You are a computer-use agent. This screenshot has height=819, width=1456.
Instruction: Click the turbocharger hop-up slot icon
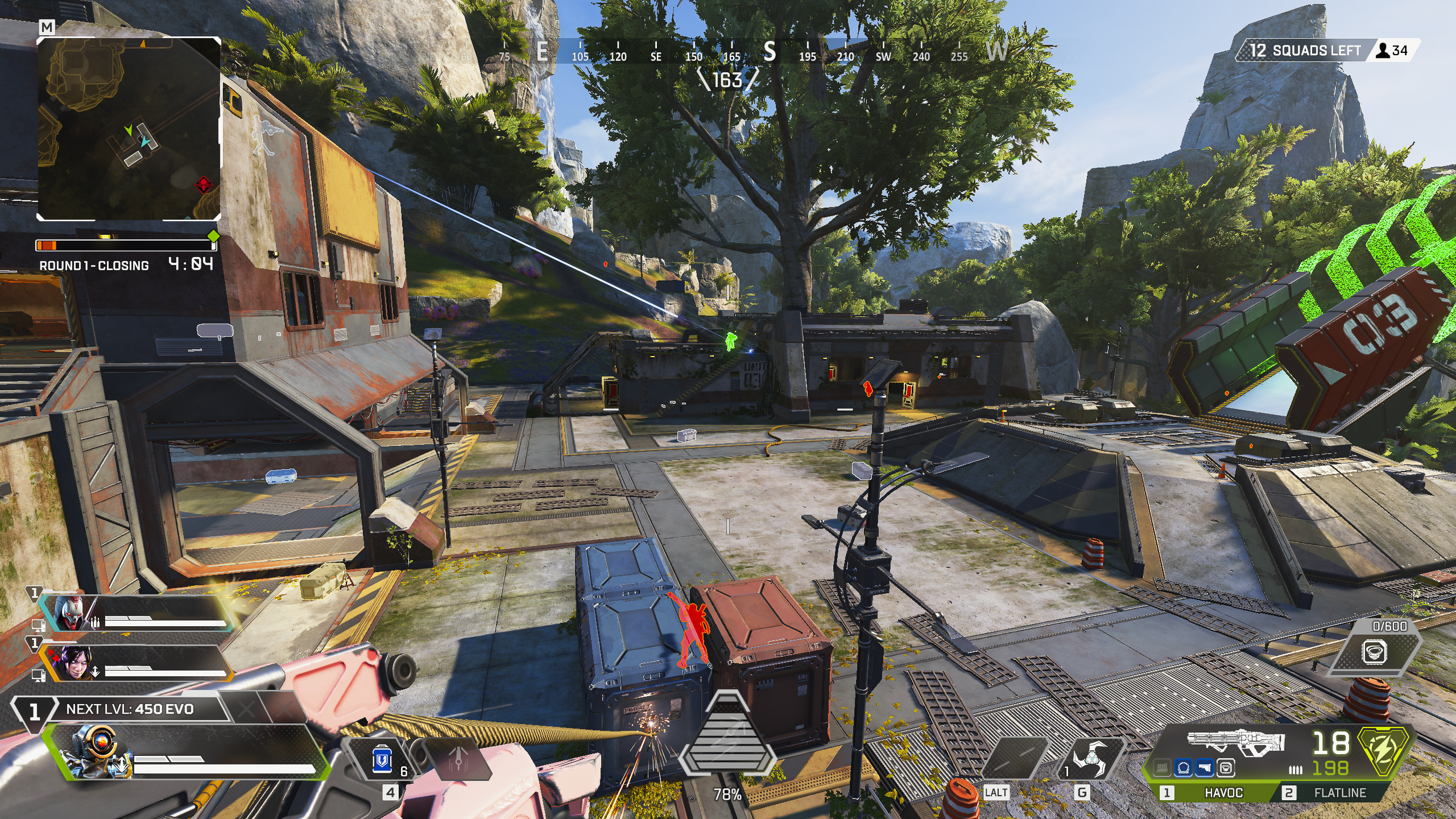(1226, 768)
